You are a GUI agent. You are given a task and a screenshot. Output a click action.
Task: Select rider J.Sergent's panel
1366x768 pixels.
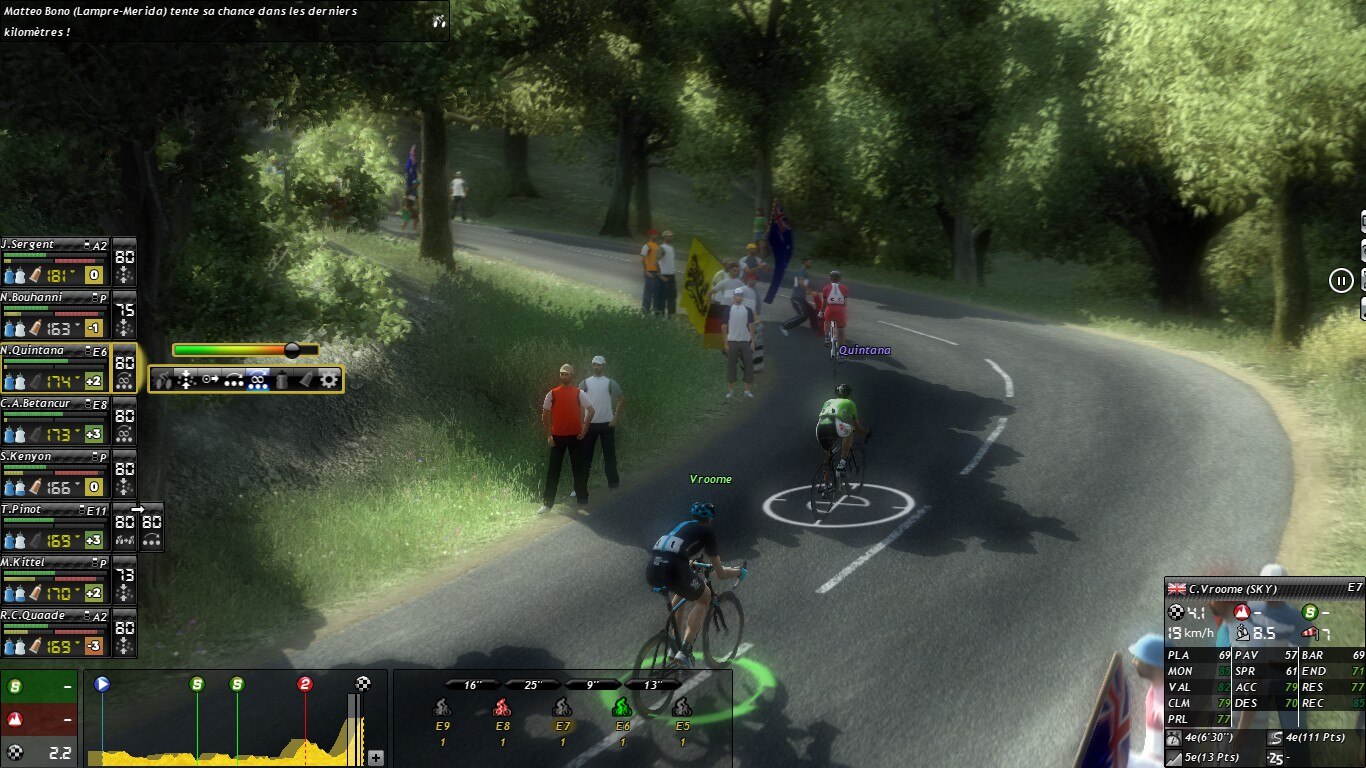pyautogui.click(x=55, y=262)
